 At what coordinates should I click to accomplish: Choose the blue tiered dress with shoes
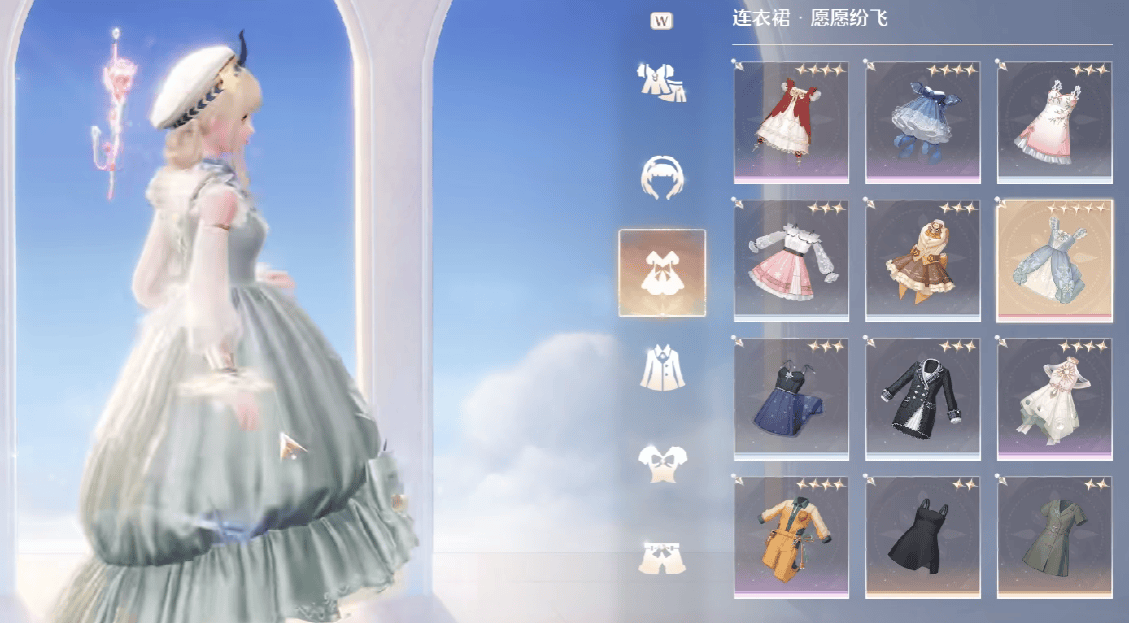(x=923, y=122)
